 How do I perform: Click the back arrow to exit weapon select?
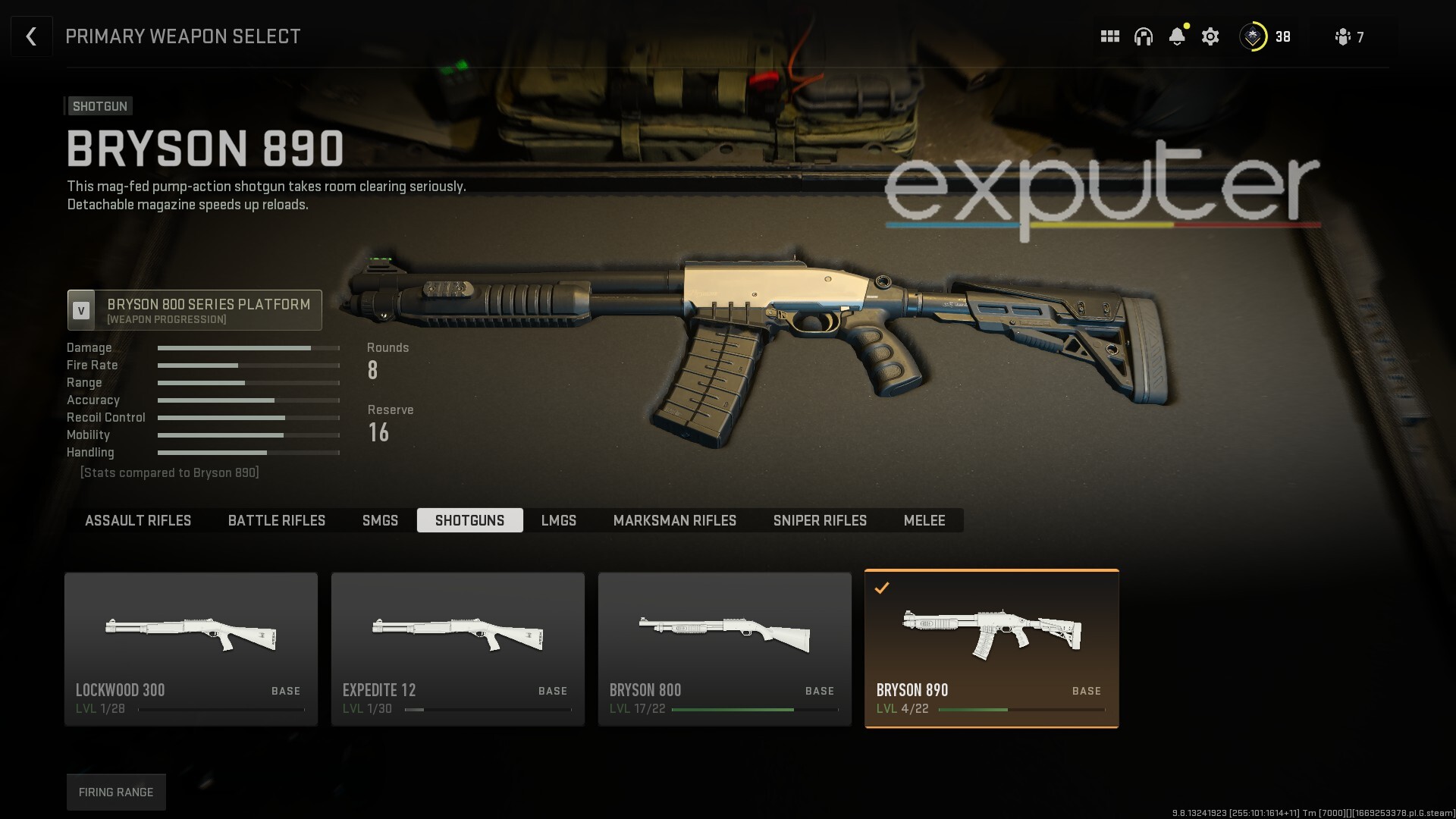click(x=31, y=36)
